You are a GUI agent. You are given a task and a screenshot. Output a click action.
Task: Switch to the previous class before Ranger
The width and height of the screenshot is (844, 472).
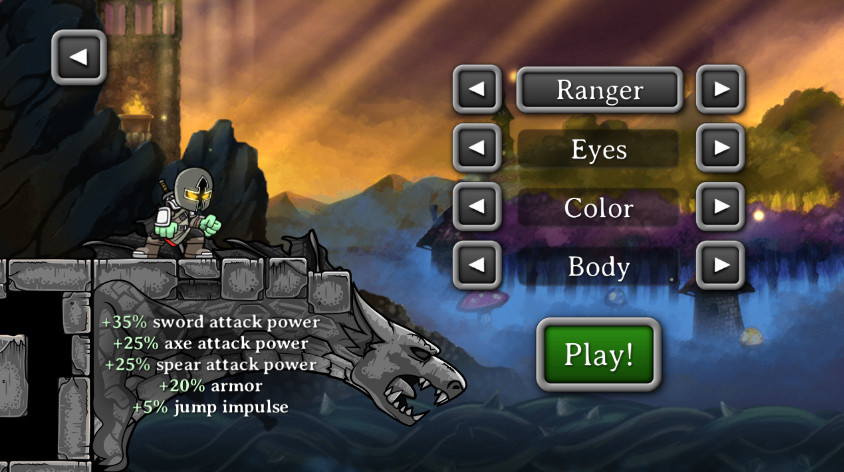[477, 90]
